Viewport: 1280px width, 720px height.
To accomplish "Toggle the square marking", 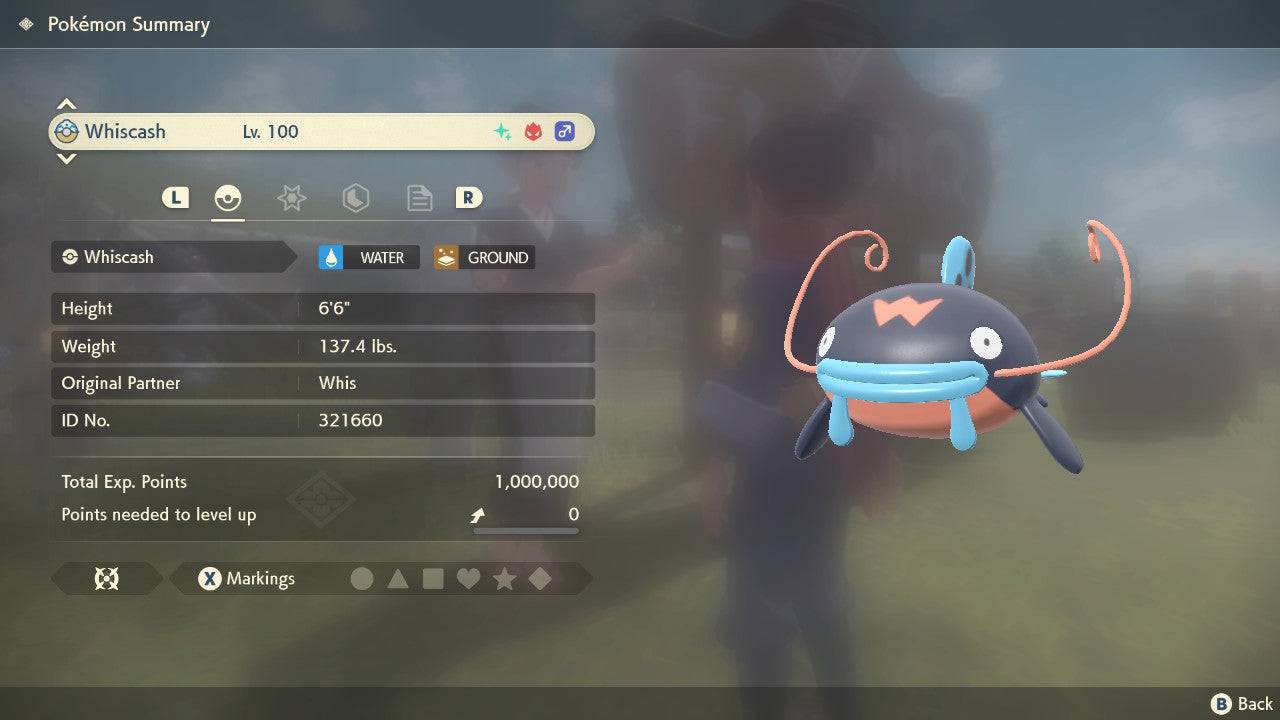I will 433,579.
